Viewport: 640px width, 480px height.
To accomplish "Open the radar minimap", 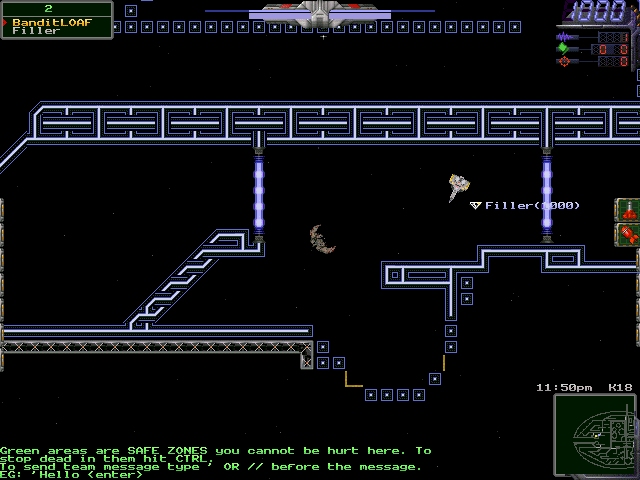I will coord(595,435).
